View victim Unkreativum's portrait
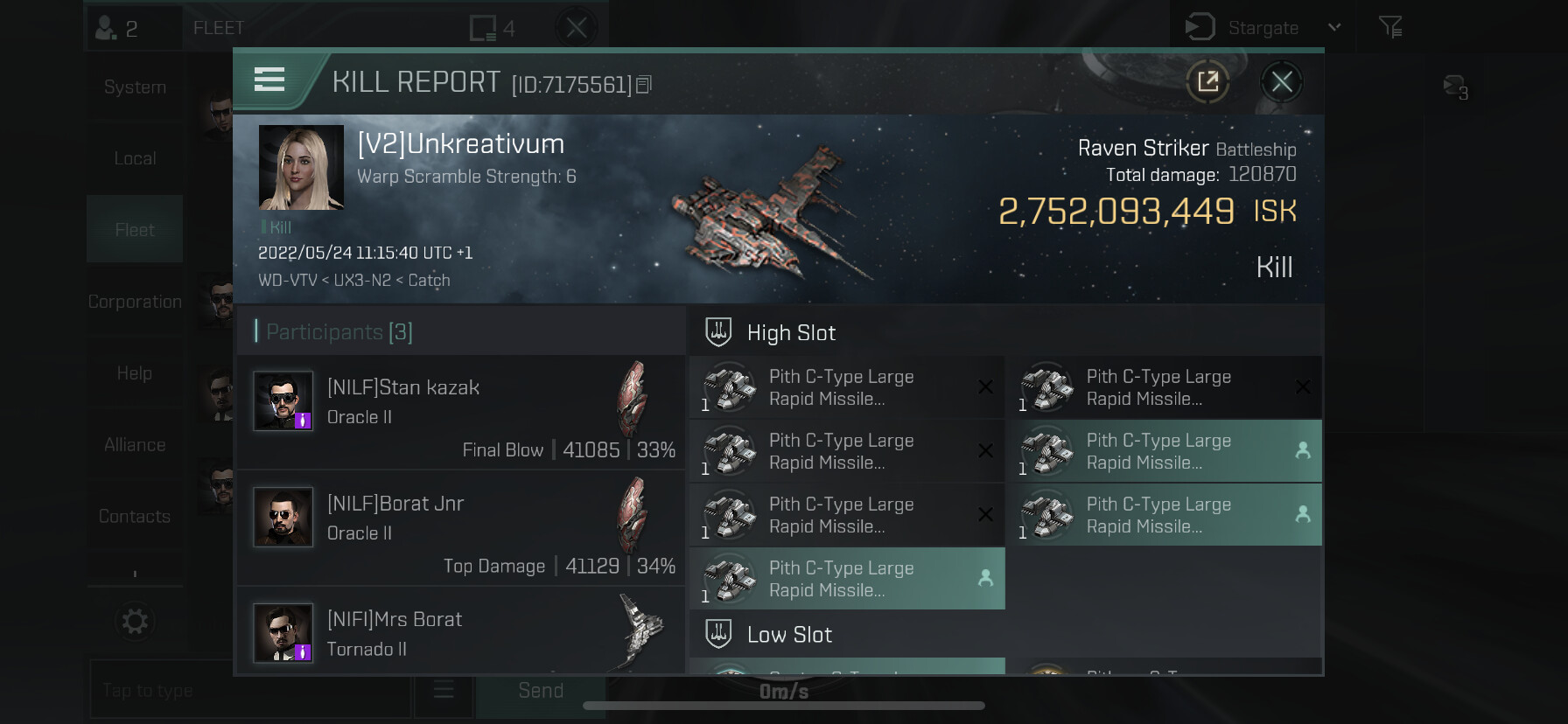Viewport: 1568px width, 724px height. [x=301, y=167]
